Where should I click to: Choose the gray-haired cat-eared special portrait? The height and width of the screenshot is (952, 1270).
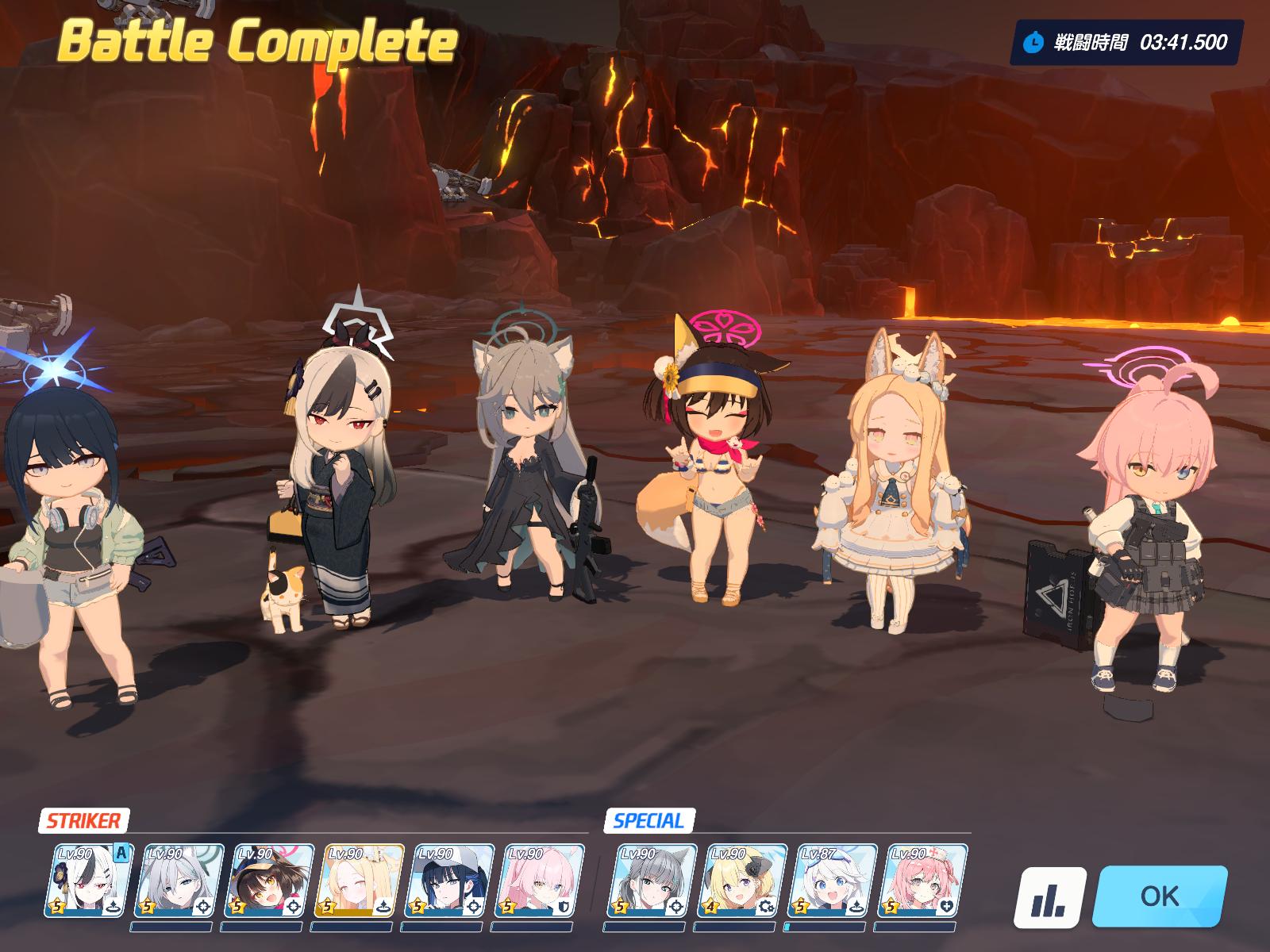(x=652, y=881)
